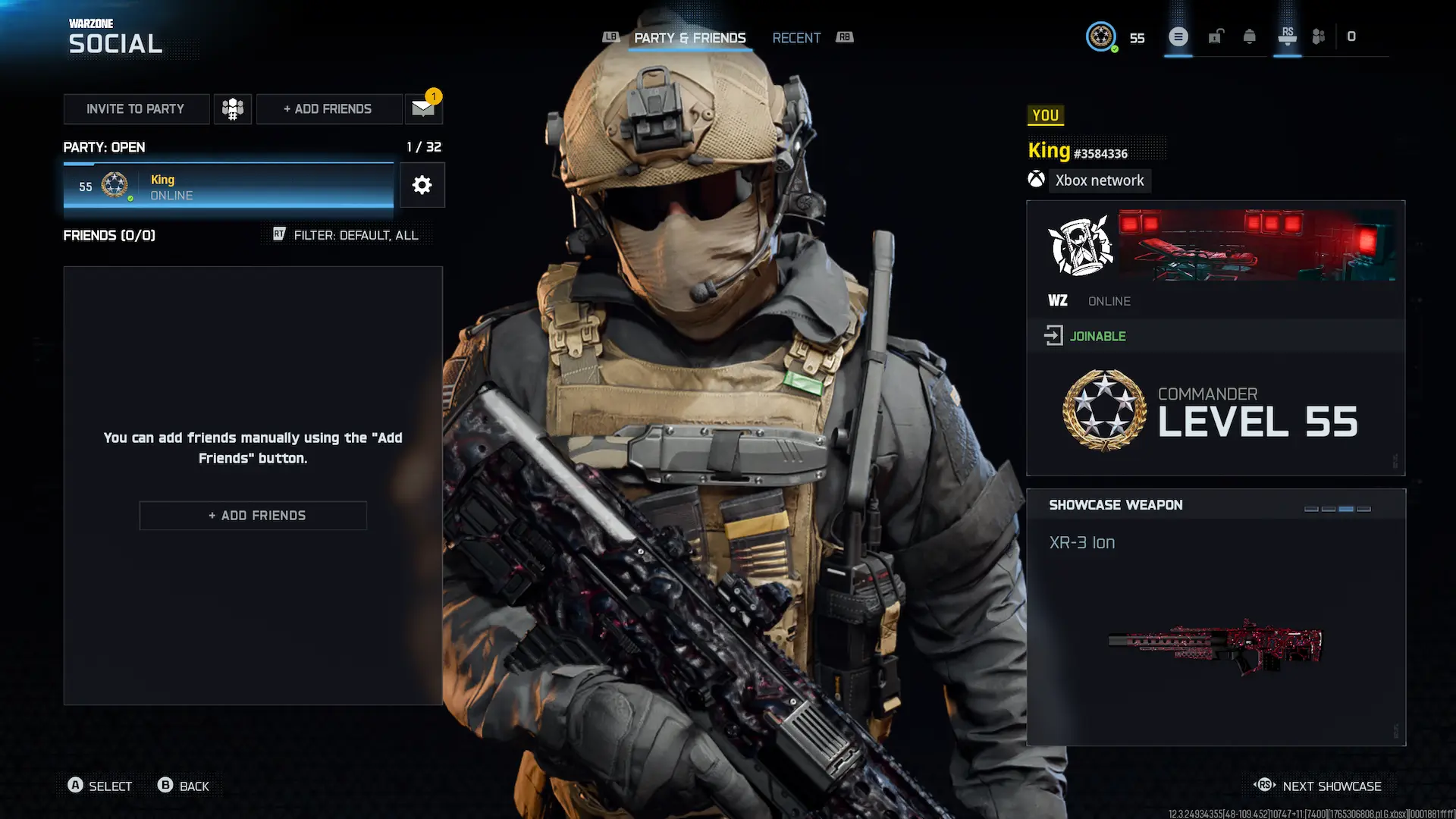Click the Xbox network logo

click(1037, 180)
